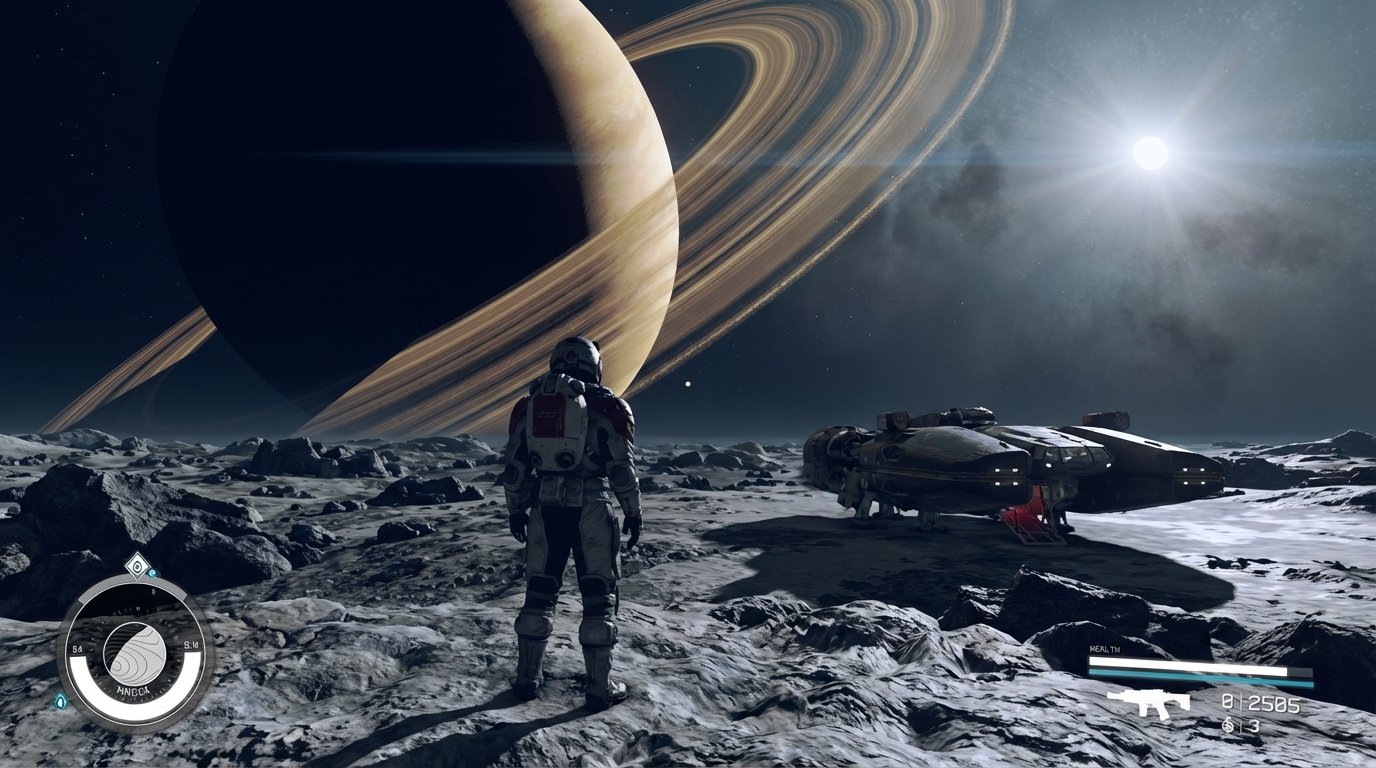Click the grenade count number 3

coord(1253,724)
